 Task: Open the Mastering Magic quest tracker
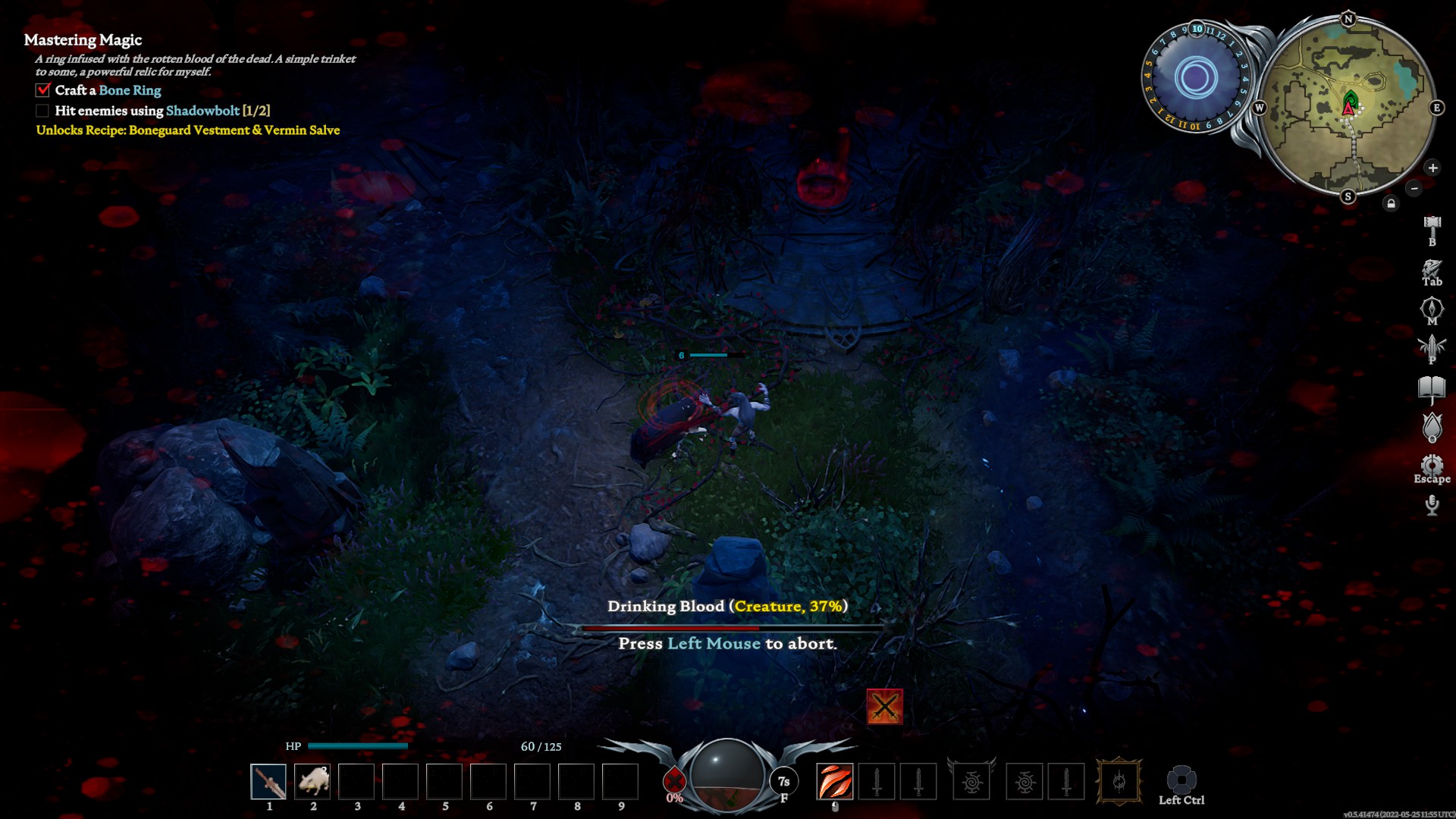(83, 40)
